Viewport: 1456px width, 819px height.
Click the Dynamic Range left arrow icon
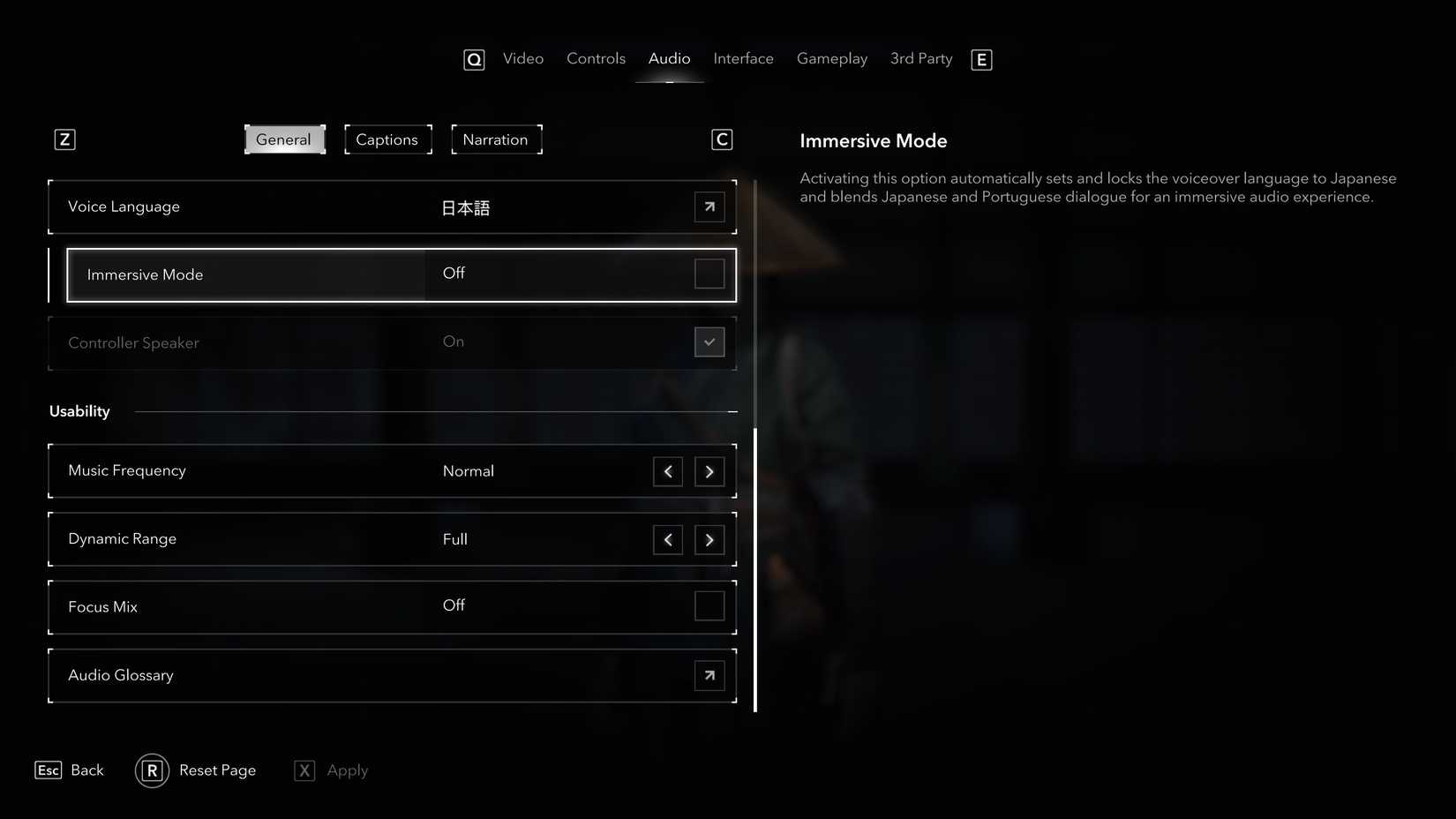click(668, 539)
